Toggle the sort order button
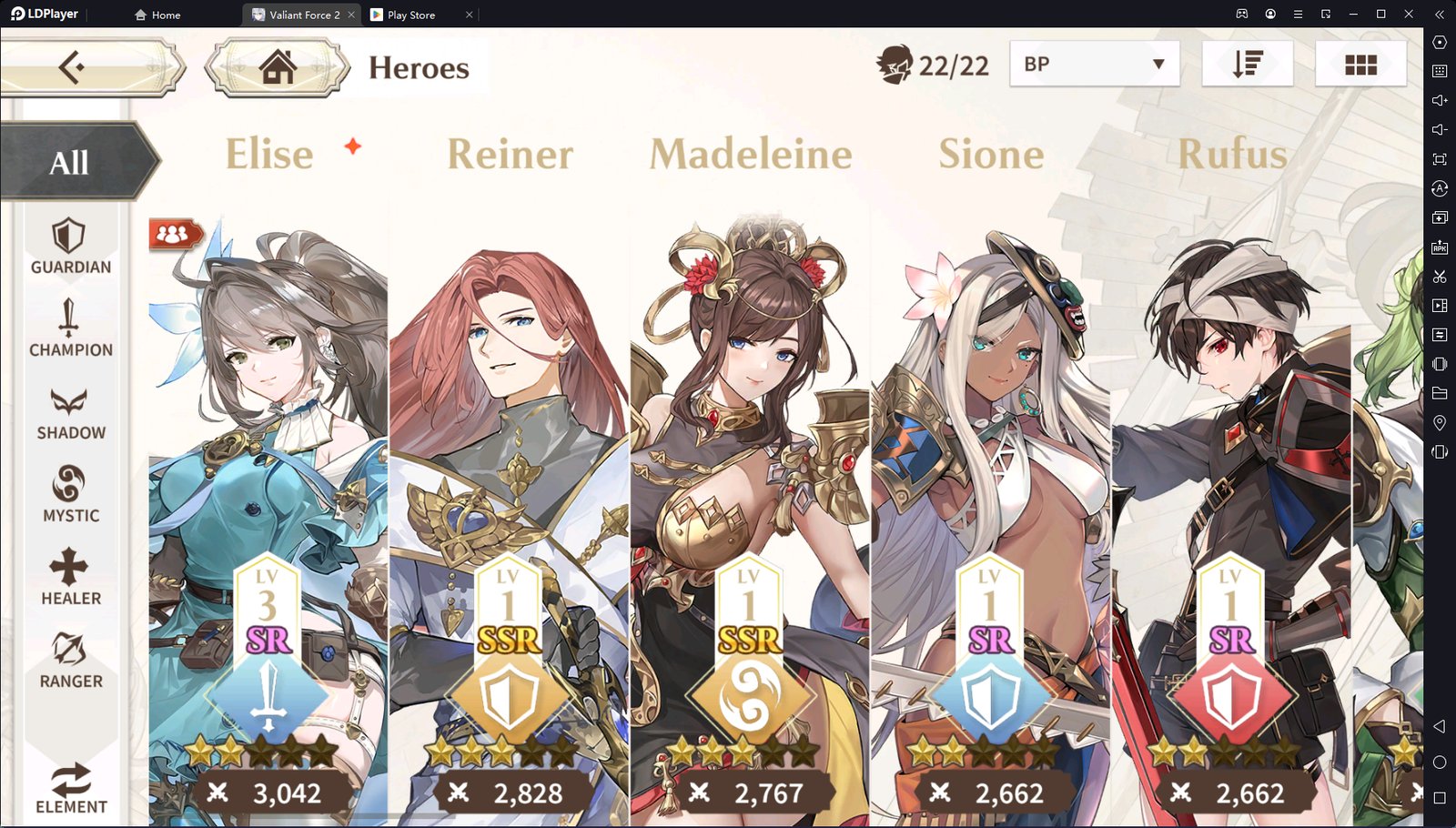Screen dimensions: 1456x828 coord(1247,64)
